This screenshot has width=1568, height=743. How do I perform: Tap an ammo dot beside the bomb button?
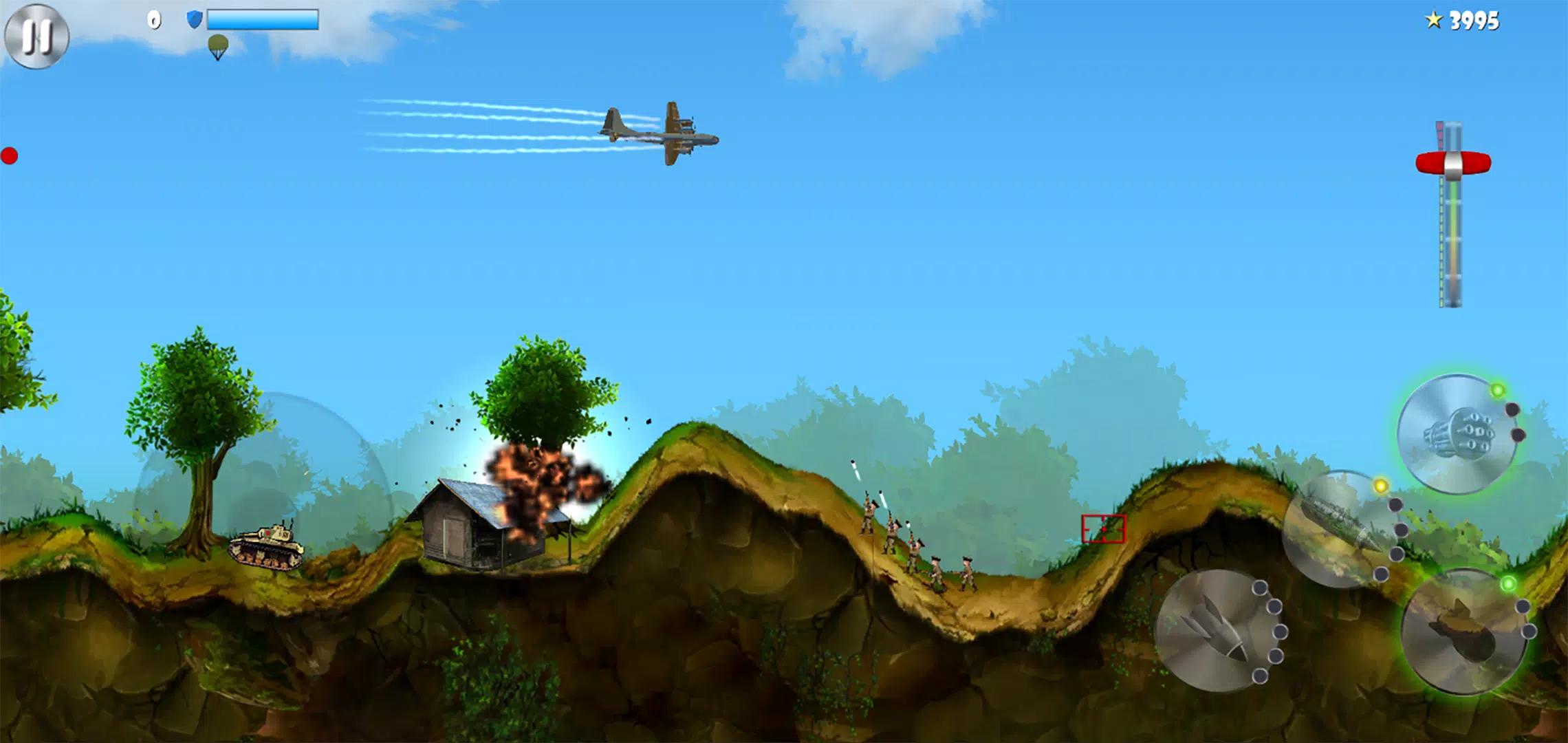coord(1259,588)
